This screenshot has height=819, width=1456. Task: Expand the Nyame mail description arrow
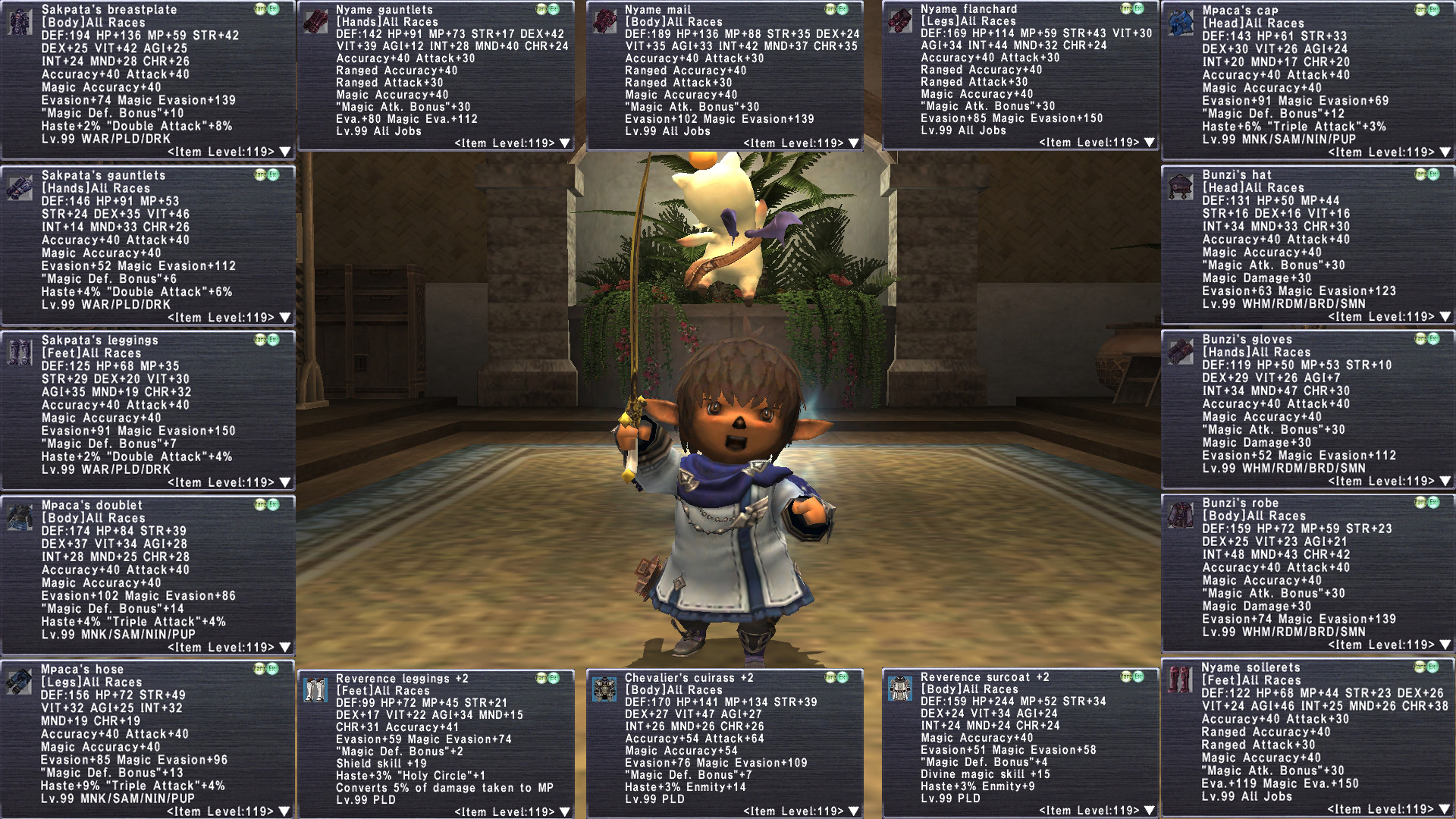[854, 143]
